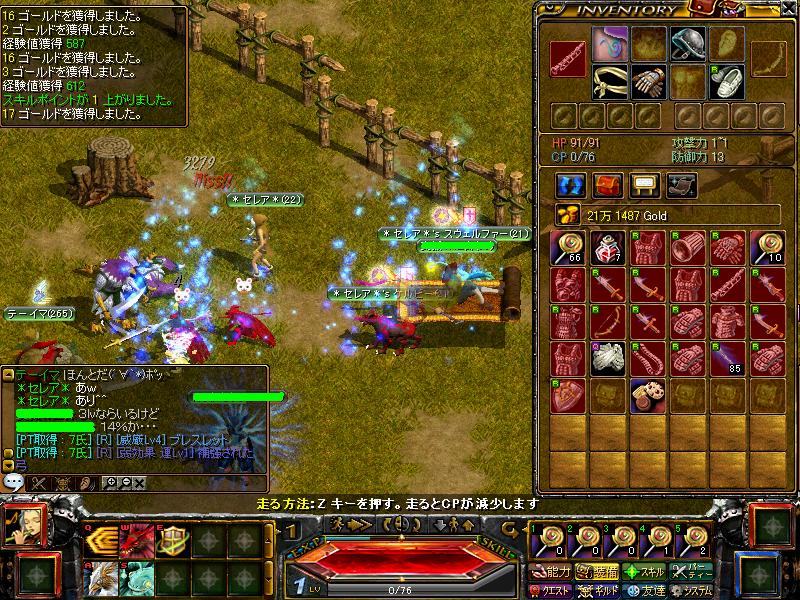800x600 pixels.
Task: Open the 能力 (Stats) menu
Action: [552, 572]
